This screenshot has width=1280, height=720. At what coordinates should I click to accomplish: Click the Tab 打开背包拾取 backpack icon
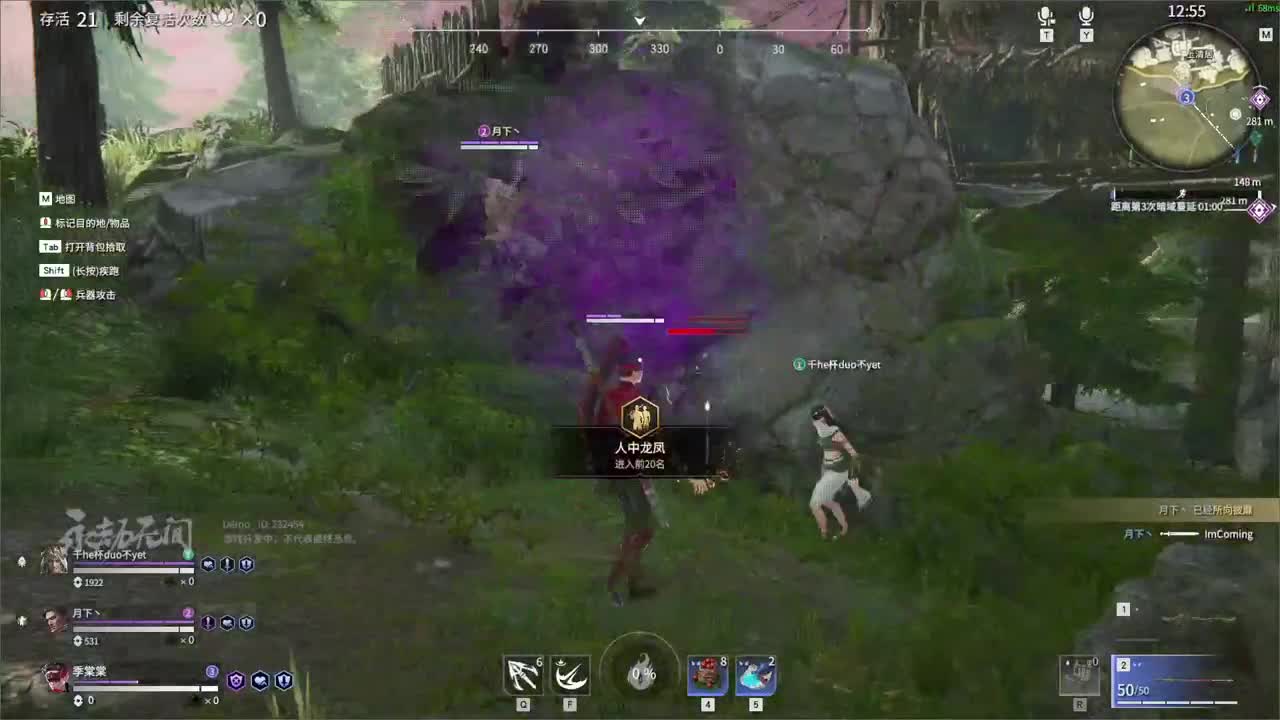(50, 246)
